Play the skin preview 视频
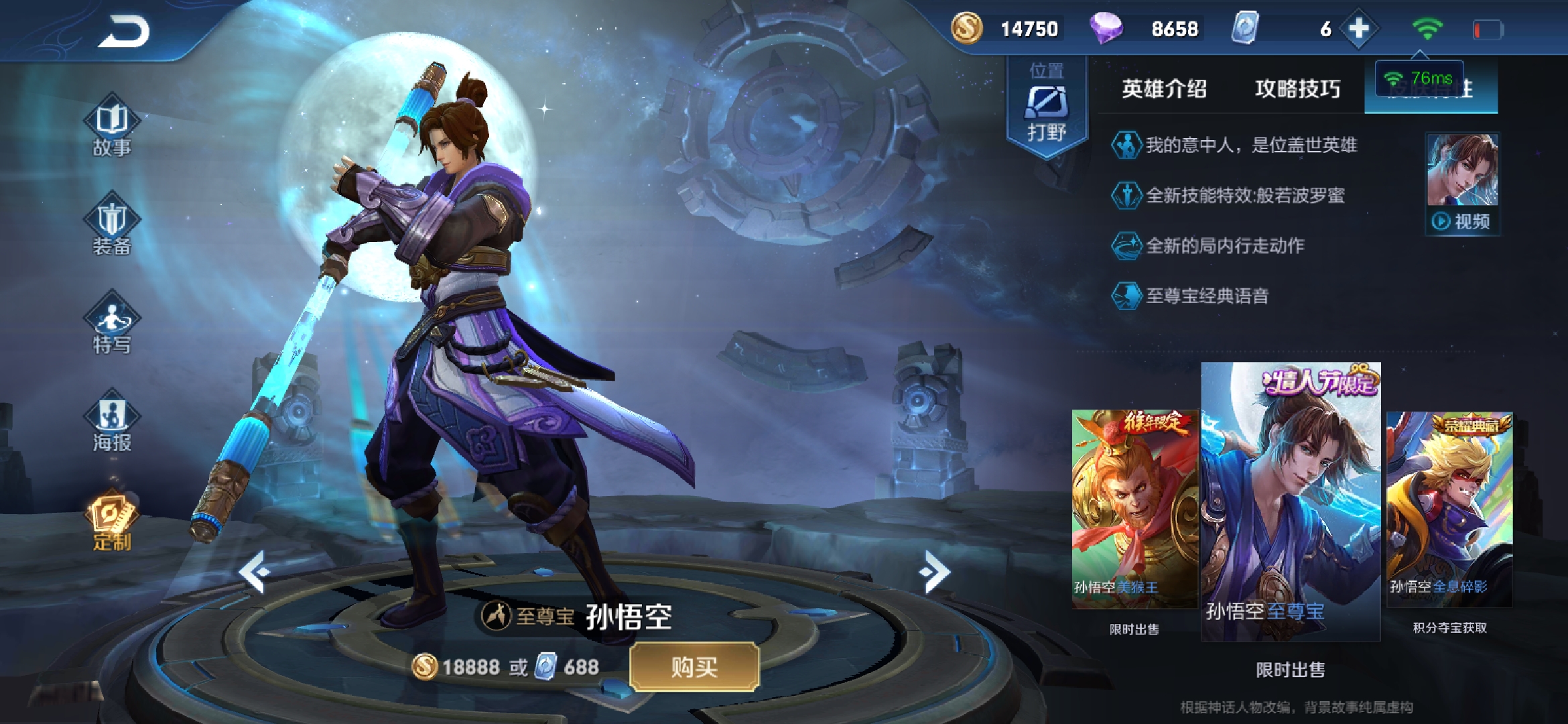This screenshot has height=724, width=1568. [x=1462, y=182]
